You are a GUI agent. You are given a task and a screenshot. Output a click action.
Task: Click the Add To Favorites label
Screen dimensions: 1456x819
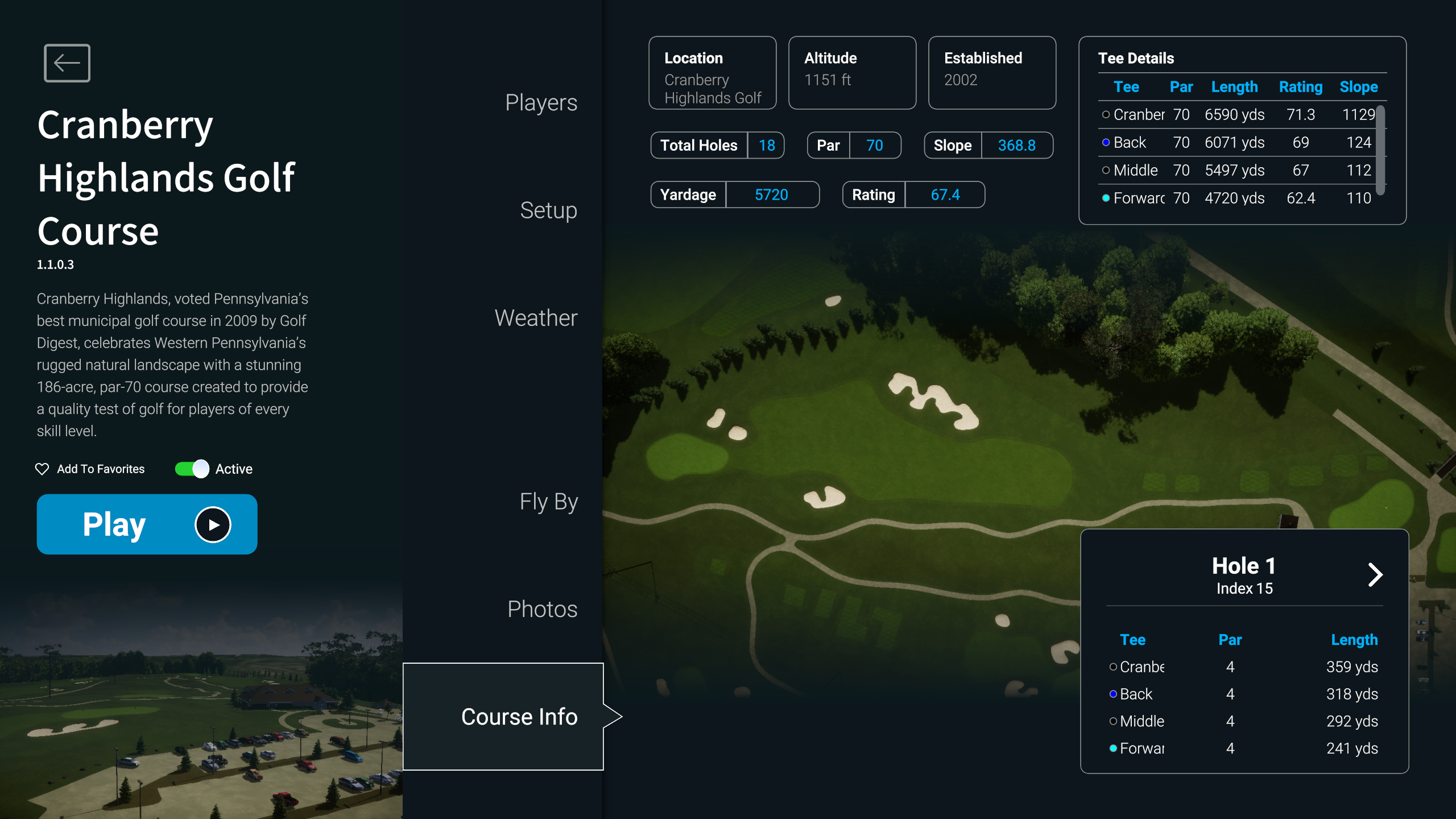click(101, 469)
